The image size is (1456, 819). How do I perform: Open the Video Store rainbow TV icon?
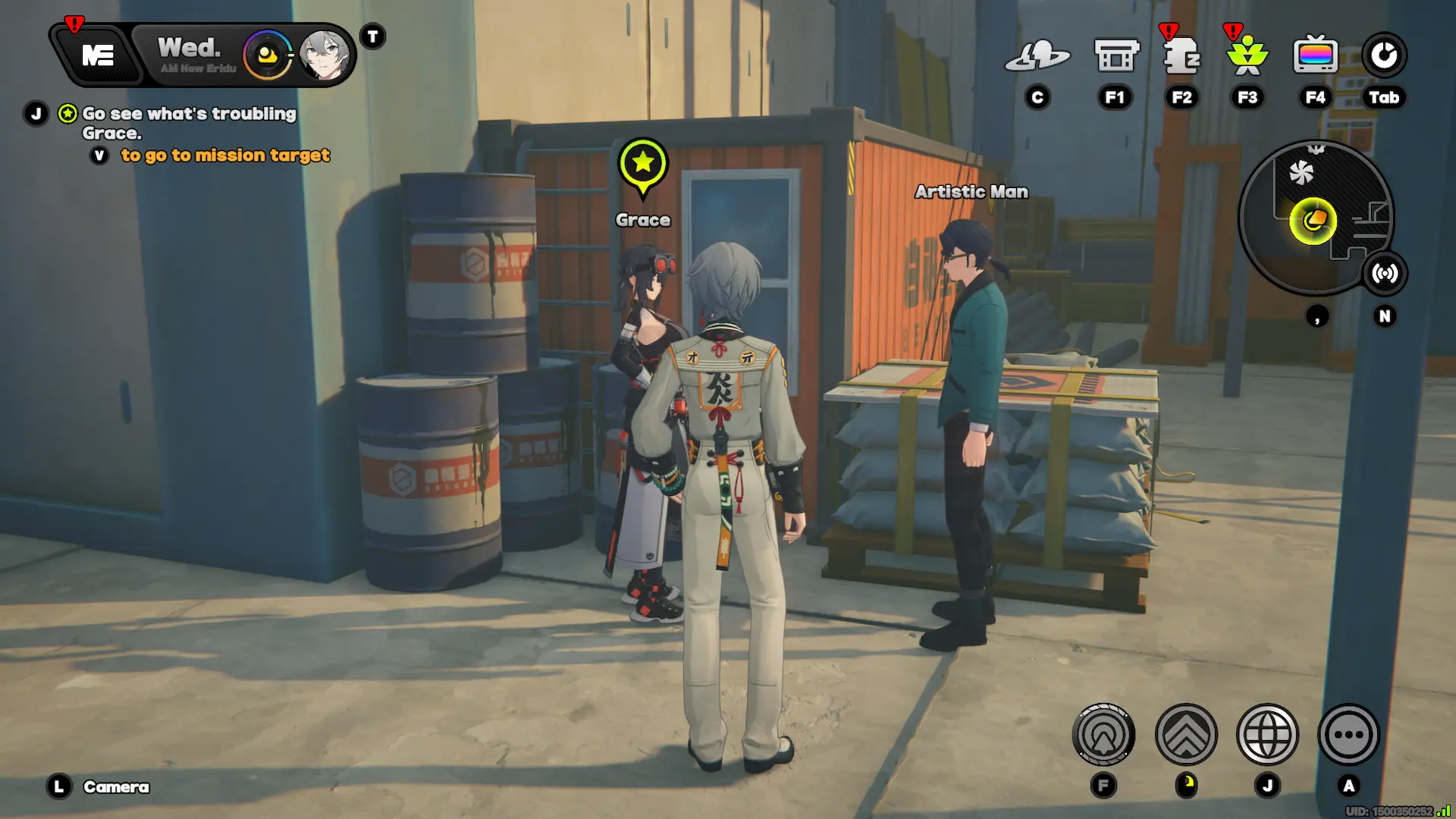1316,55
